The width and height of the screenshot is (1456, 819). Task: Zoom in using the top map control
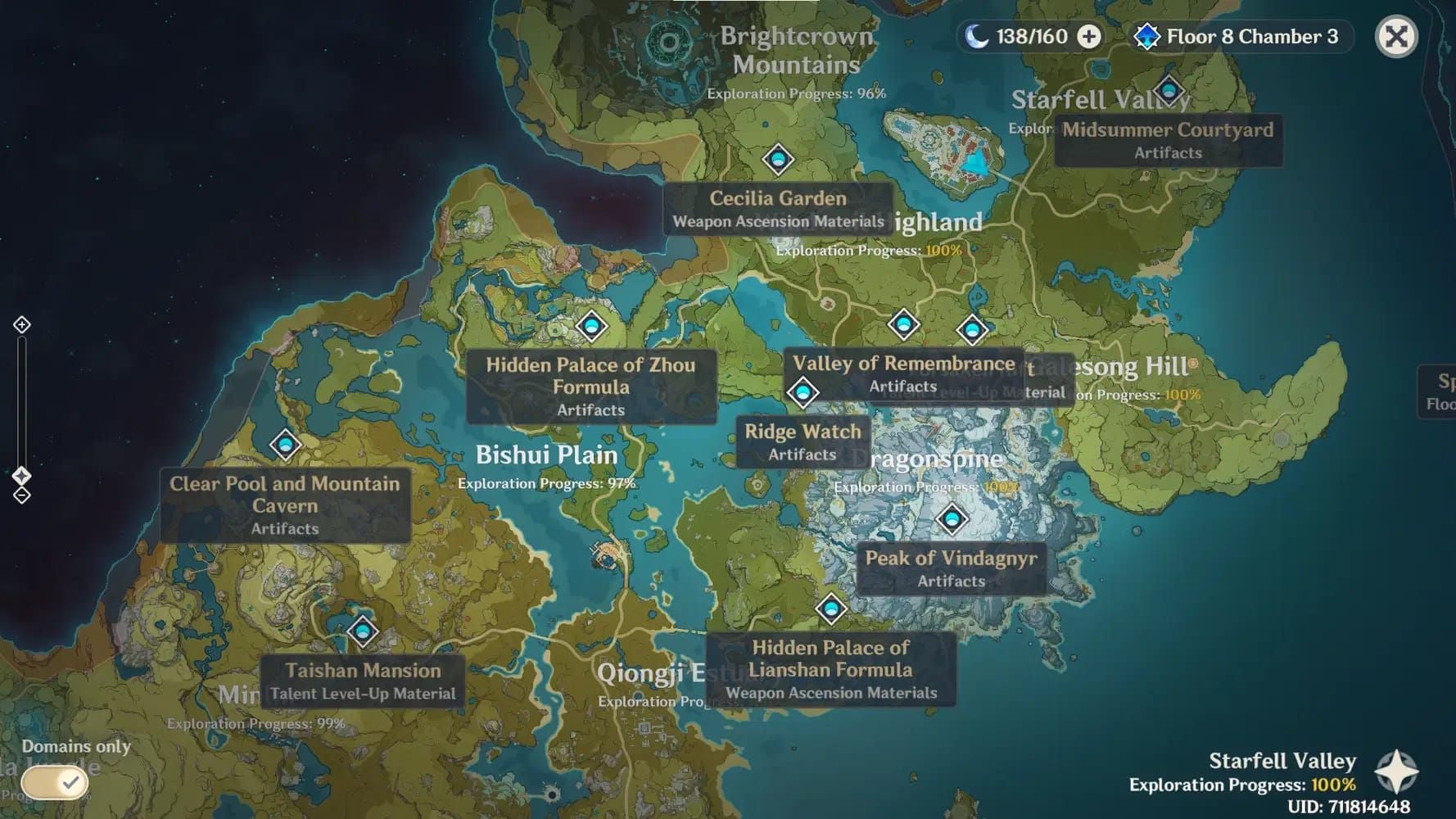click(20, 324)
